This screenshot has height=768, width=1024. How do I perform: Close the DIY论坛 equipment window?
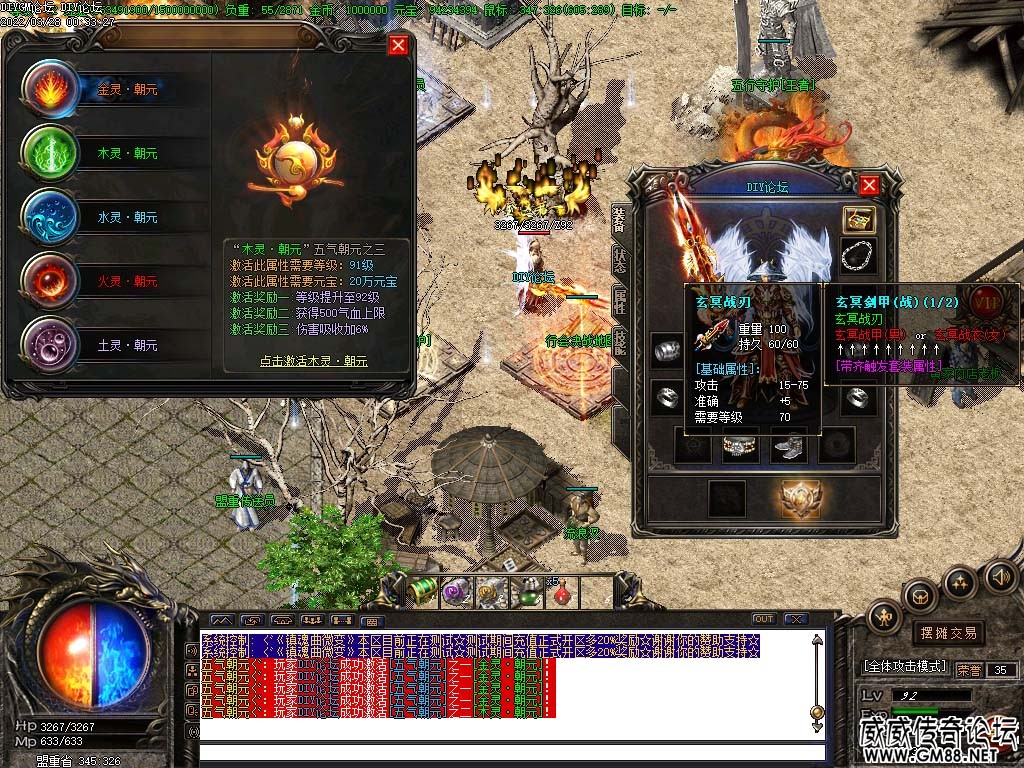(869, 185)
